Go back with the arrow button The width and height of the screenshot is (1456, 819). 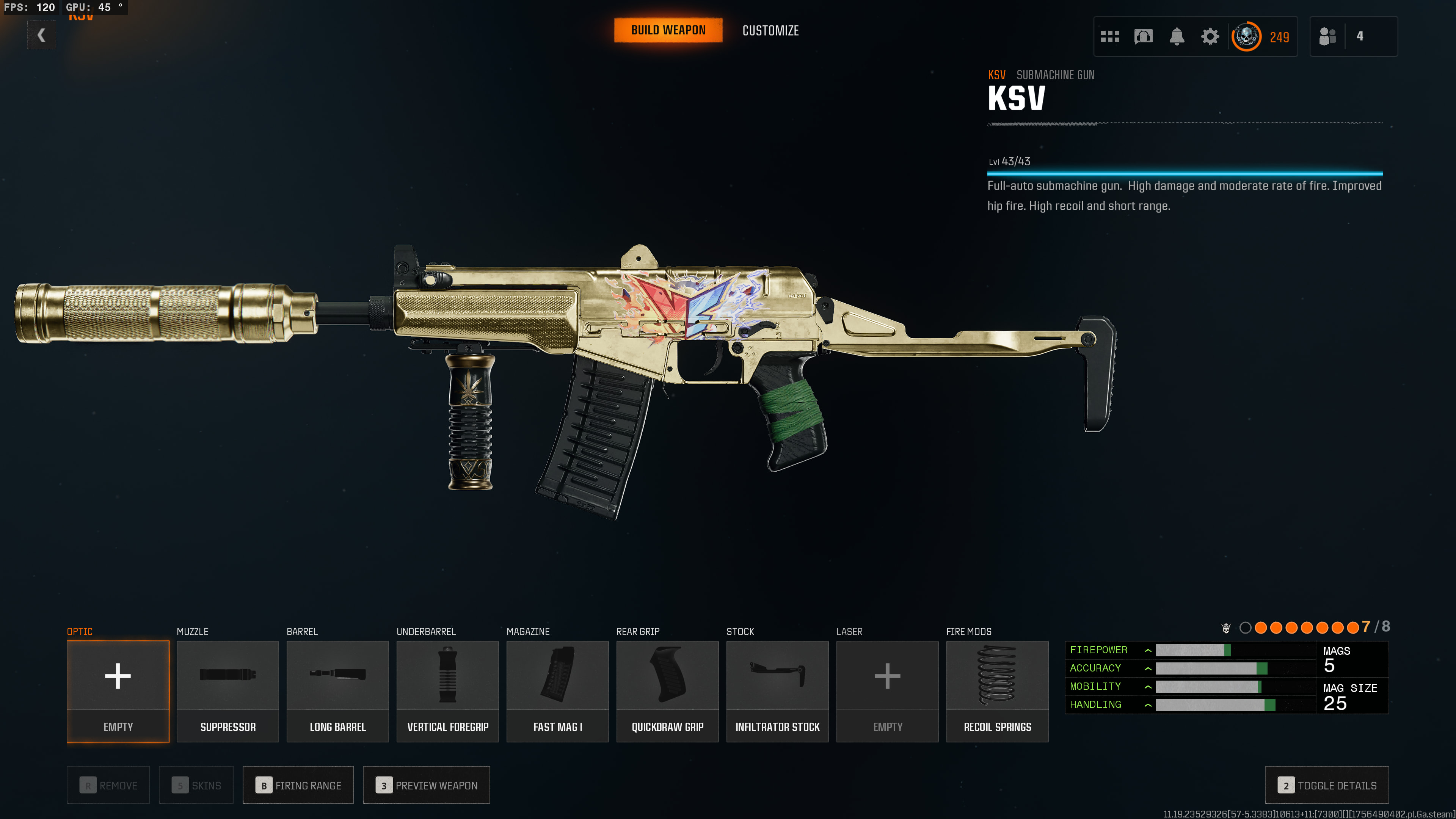pyautogui.click(x=41, y=35)
